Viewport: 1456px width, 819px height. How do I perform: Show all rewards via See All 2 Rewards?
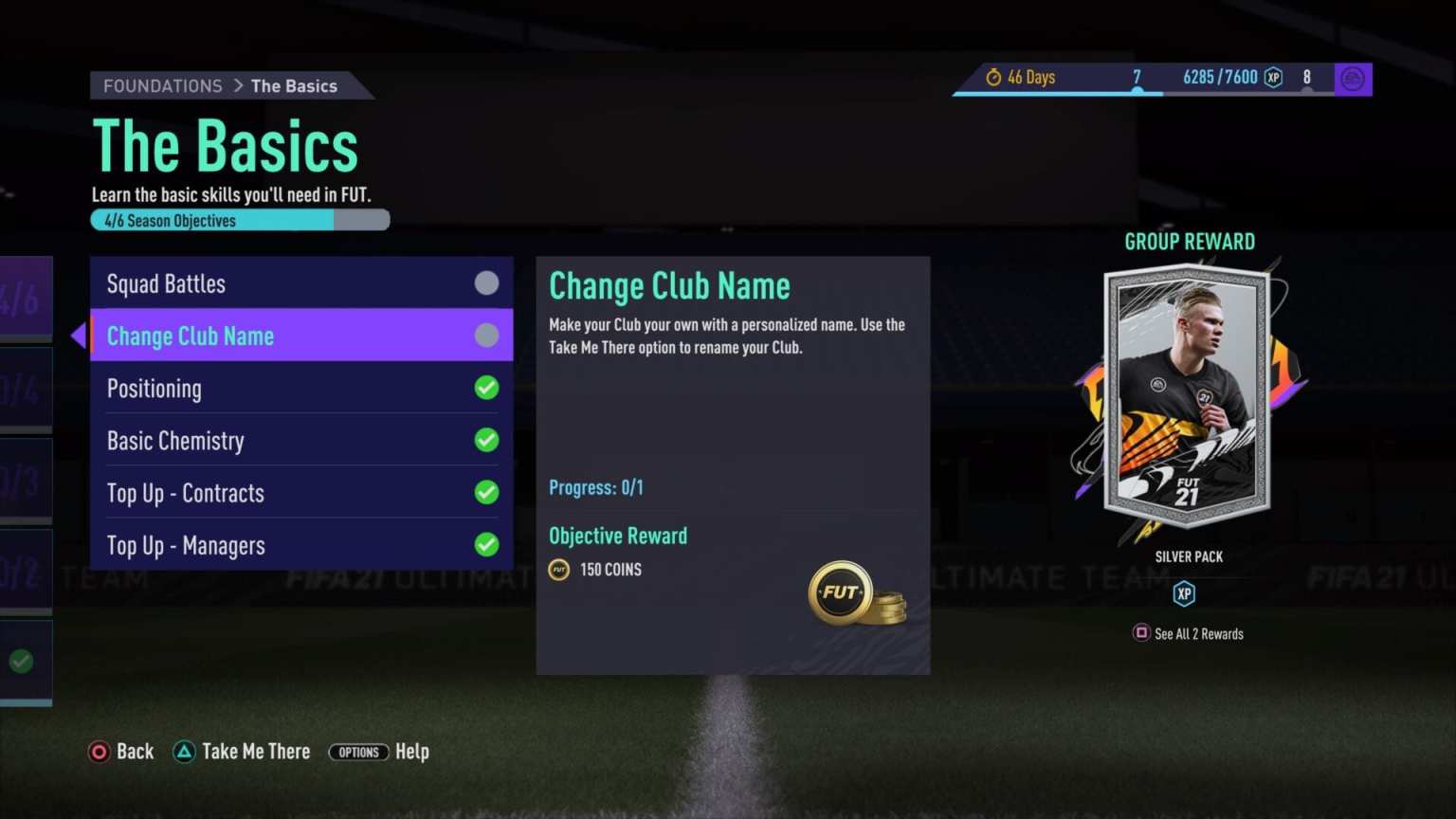point(1189,633)
